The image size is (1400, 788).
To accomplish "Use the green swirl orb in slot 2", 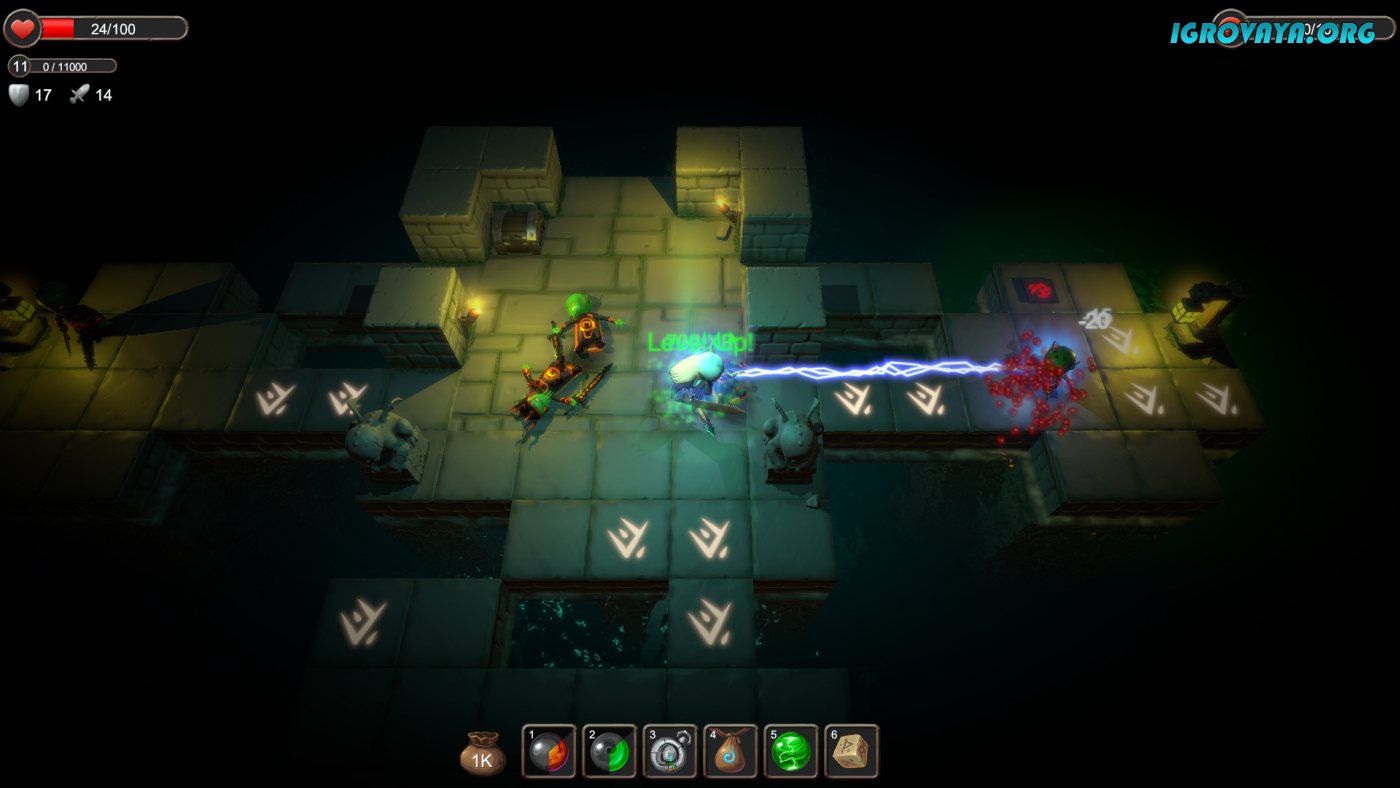I will (610, 751).
